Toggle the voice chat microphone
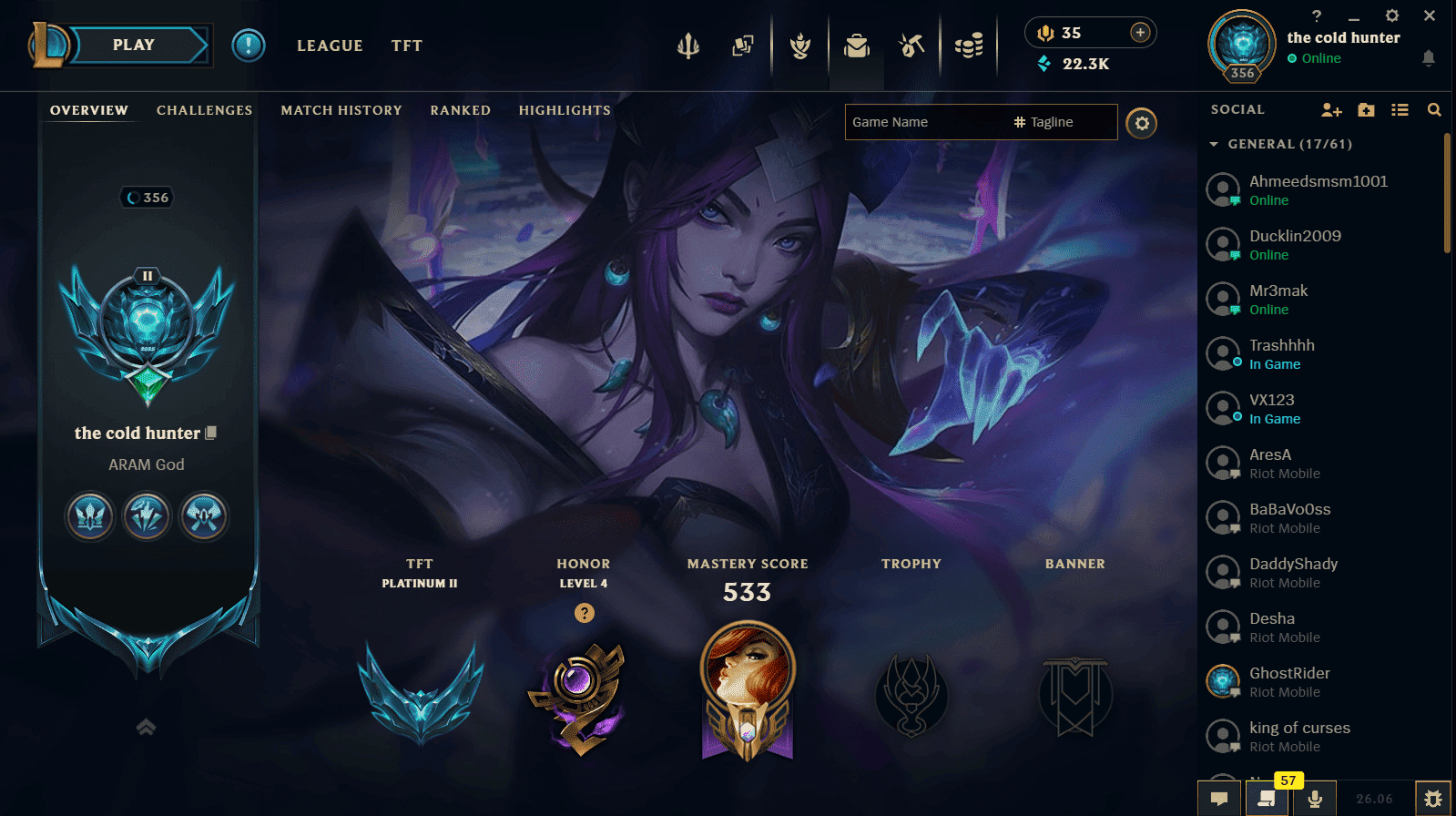The height and width of the screenshot is (816, 1456). tap(1314, 799)
